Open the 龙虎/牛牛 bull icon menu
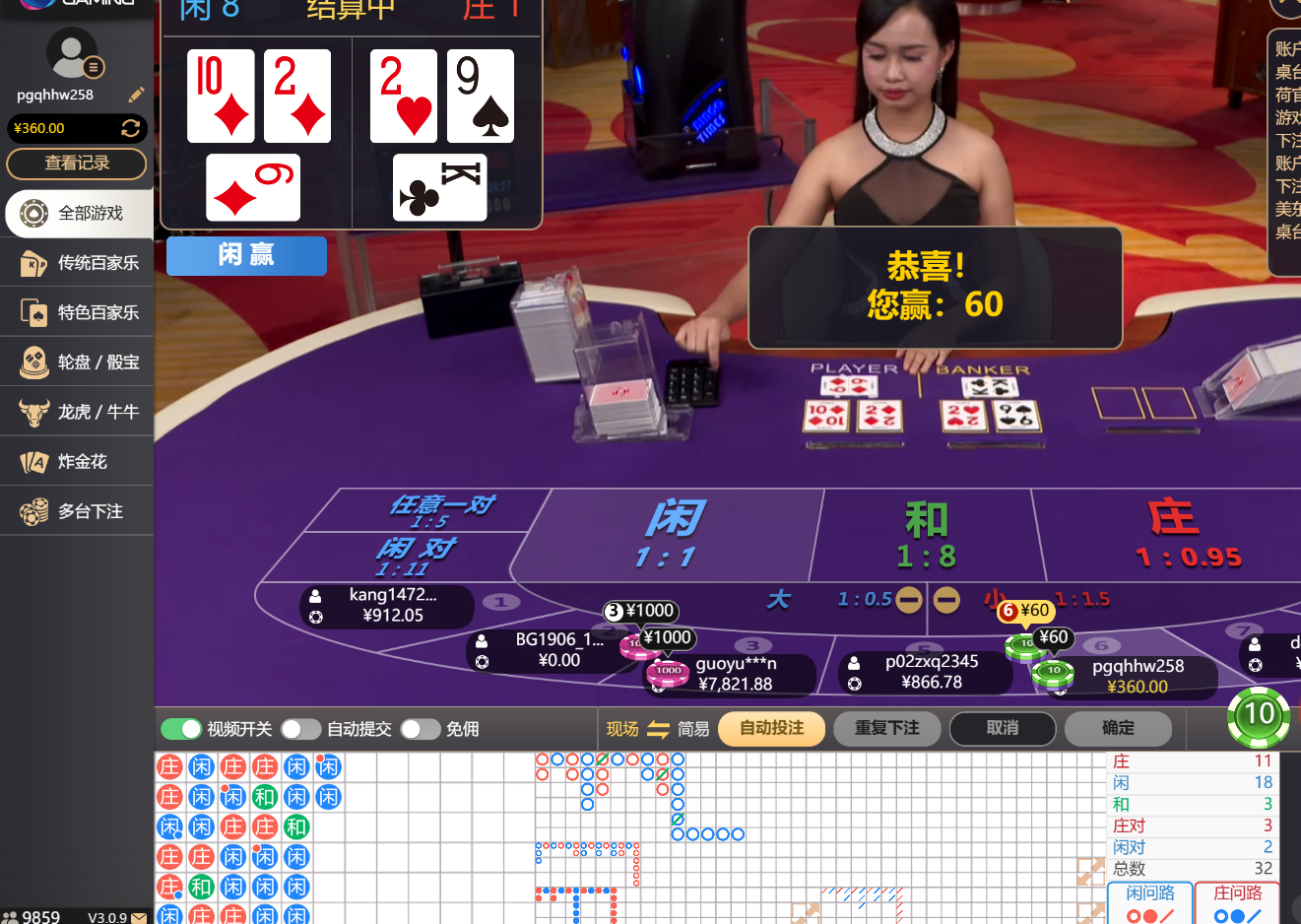 (x=76, y=411)
